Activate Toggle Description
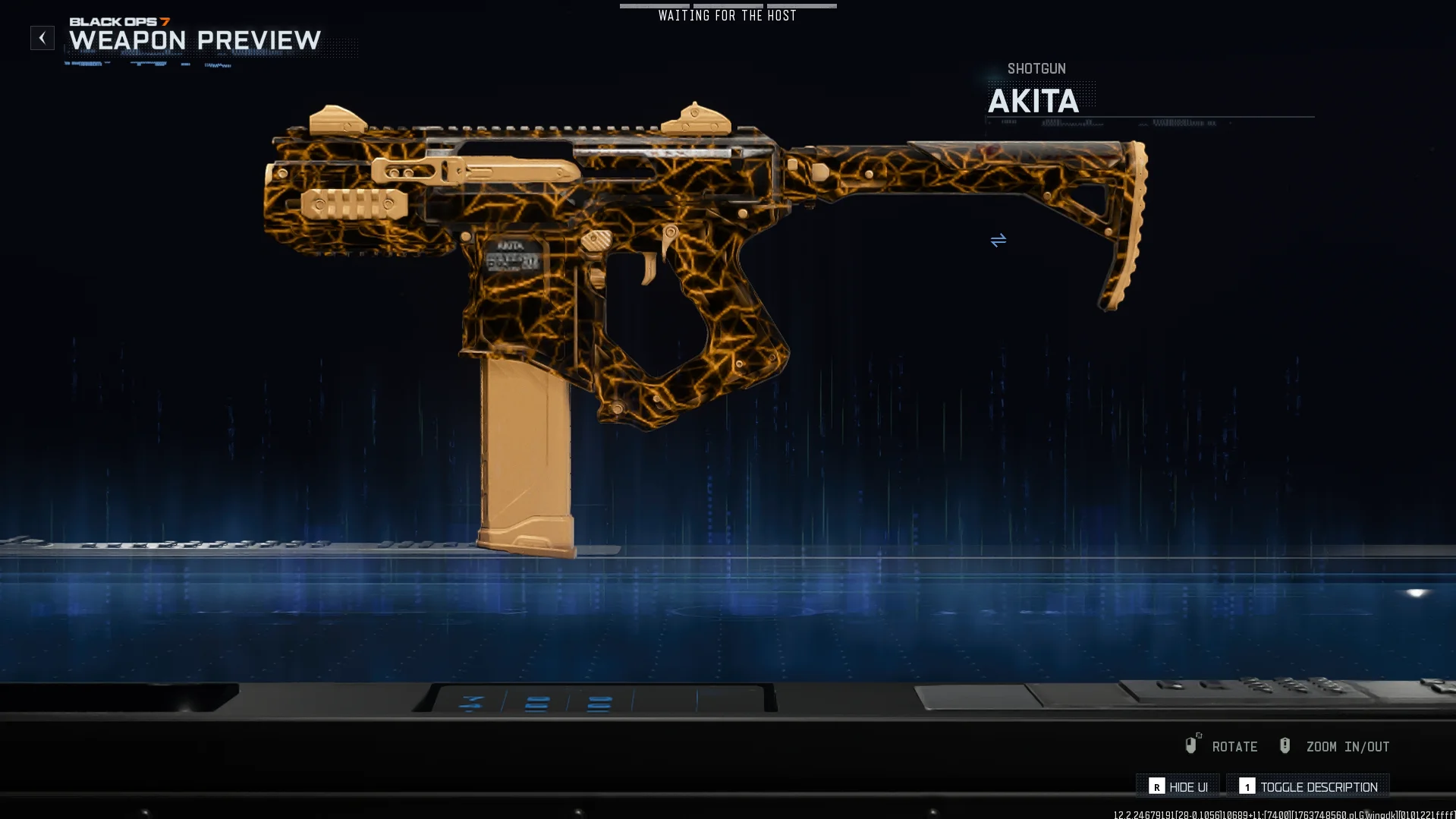Screen dimensions: 1456x819 1308,786
